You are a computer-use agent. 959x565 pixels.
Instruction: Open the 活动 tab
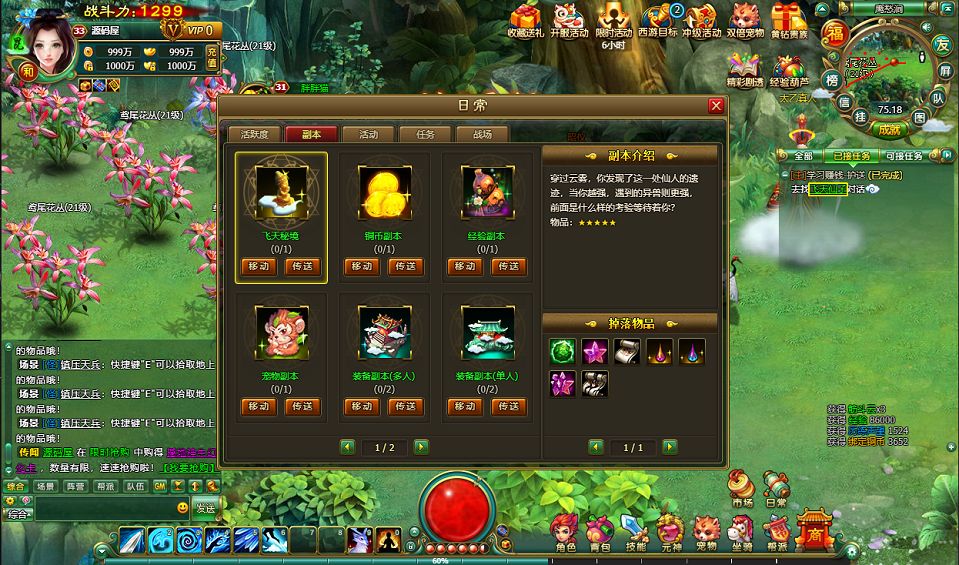pos(367,134)
